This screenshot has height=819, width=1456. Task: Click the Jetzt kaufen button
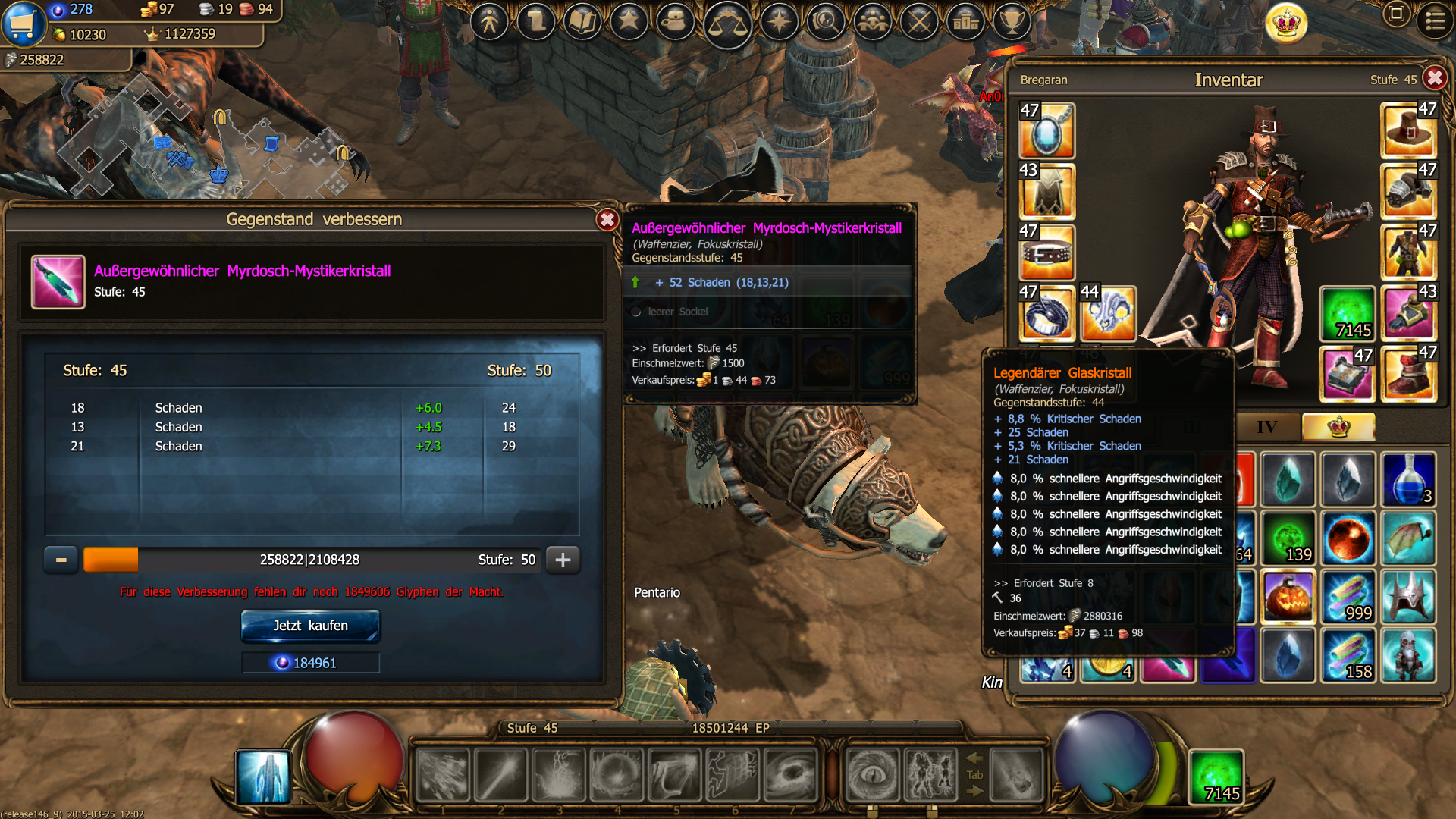(x=310, y=626)
